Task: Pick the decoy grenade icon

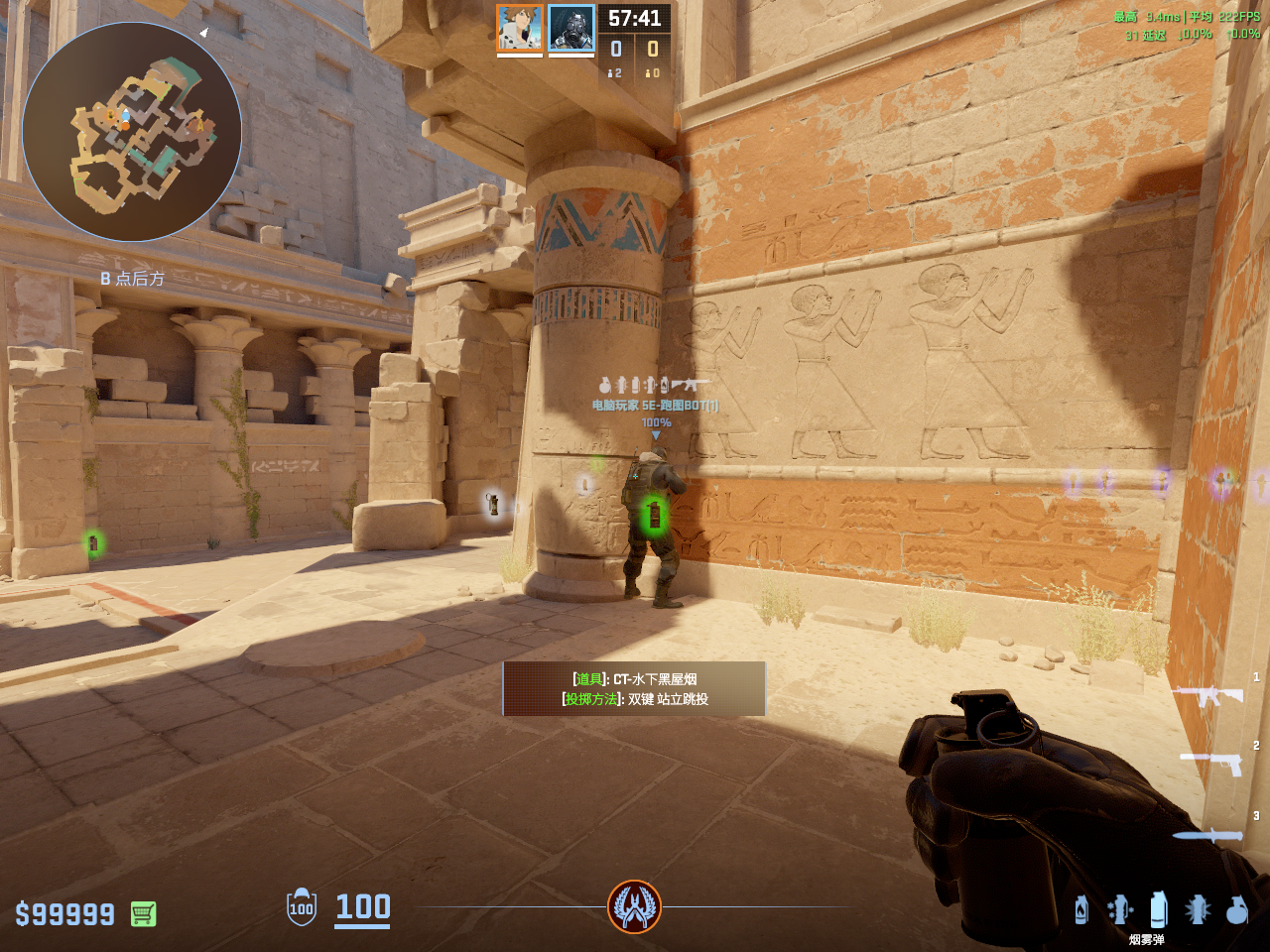Action: coord(1120,909)
